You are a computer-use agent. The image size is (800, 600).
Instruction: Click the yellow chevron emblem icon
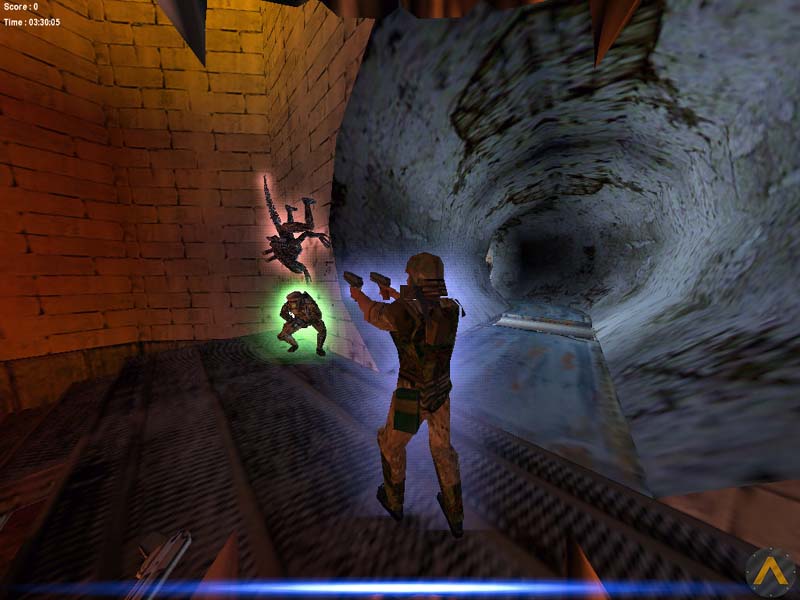click(x=770, y=571)
